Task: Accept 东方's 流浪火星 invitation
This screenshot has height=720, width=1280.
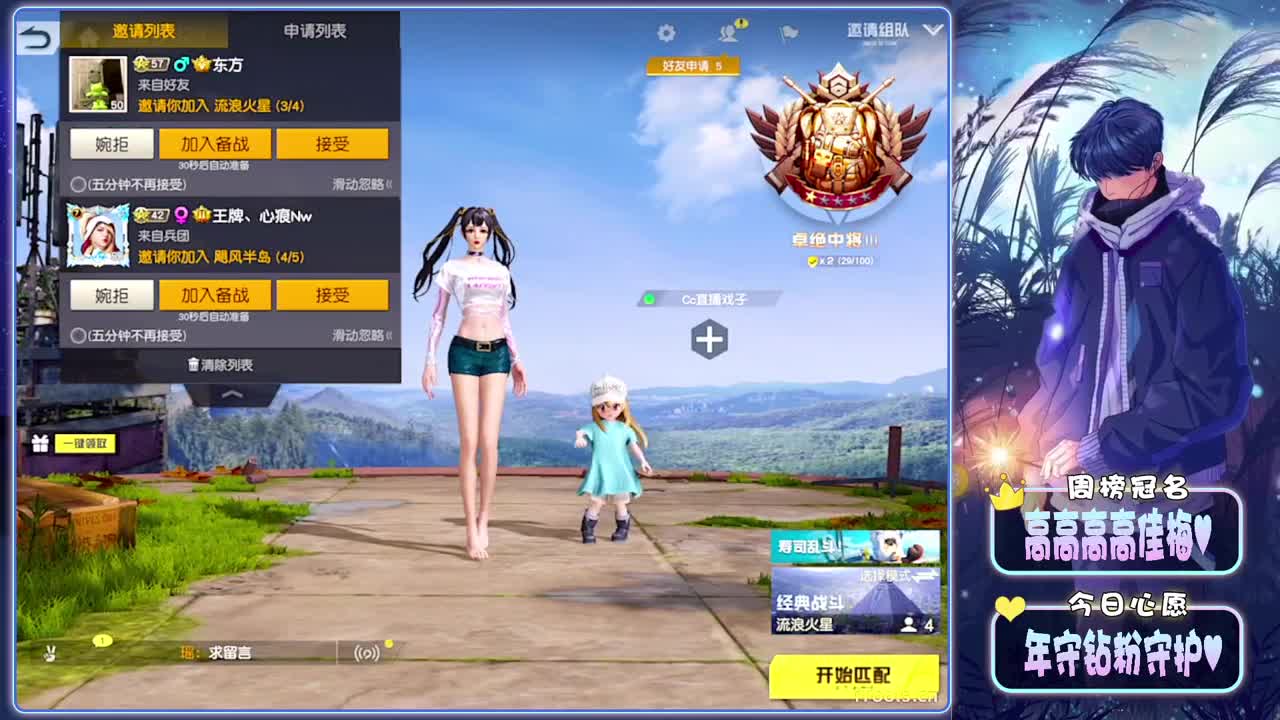Action: coord(333,143)
